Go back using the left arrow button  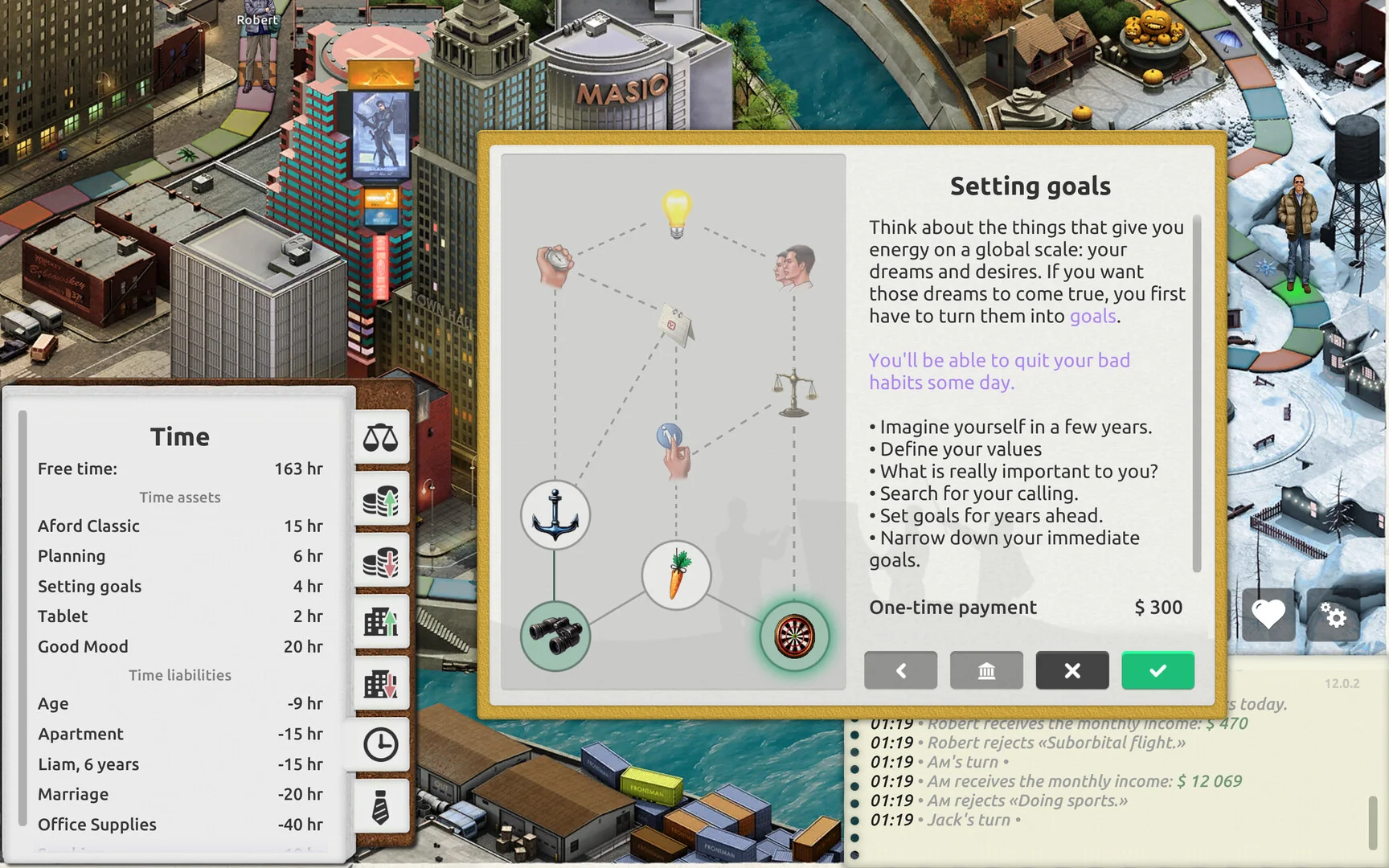(x=900, y=670)
